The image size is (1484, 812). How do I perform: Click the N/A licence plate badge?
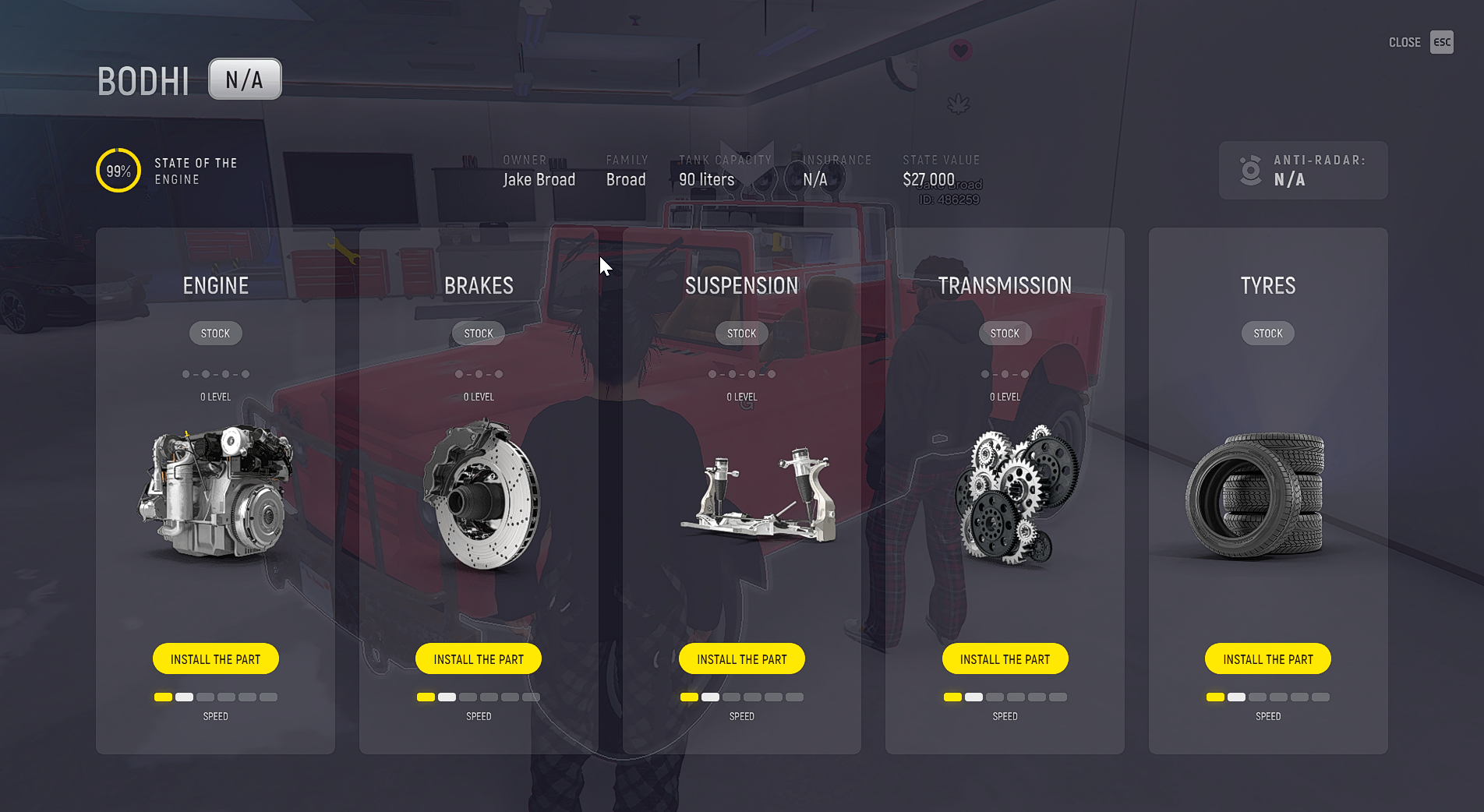click(x=245, y=79)
